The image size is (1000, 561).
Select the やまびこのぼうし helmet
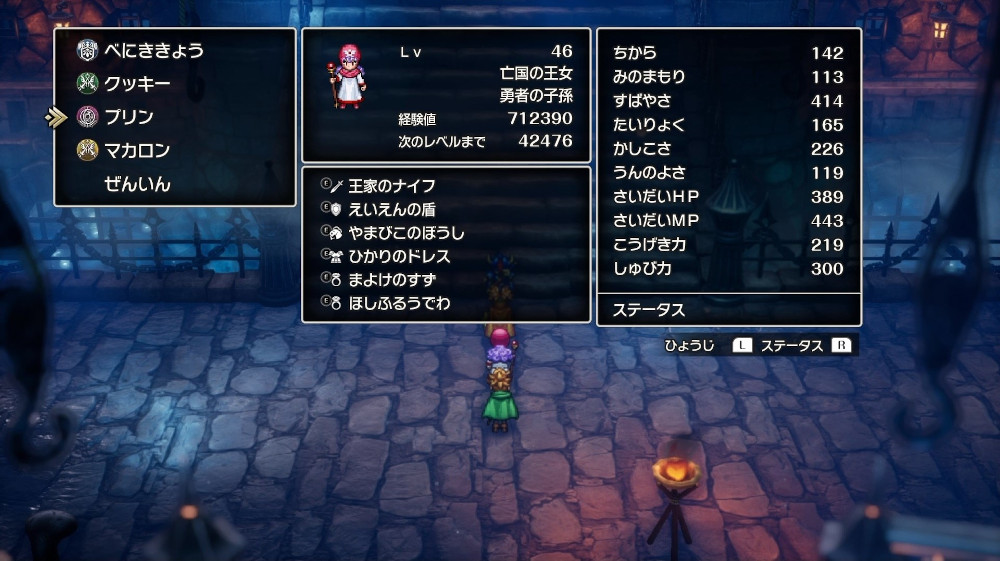pos(405,233)
